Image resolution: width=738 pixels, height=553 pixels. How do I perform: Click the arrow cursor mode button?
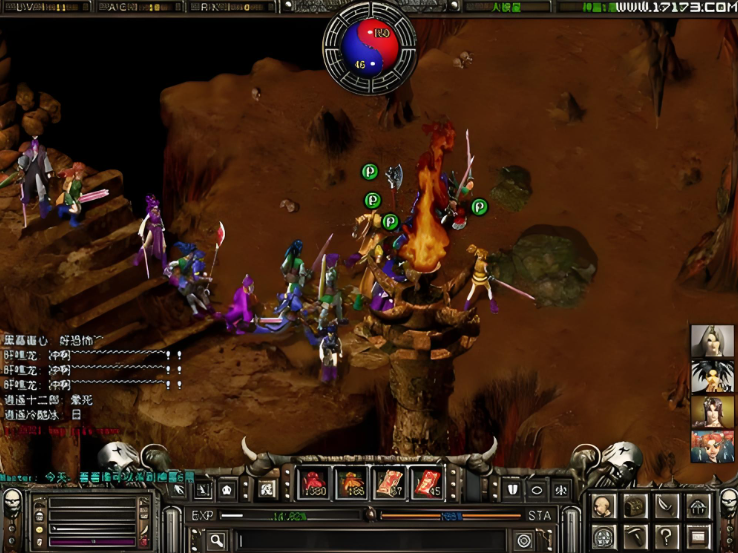pyautogui.click(x=180, y=489)
